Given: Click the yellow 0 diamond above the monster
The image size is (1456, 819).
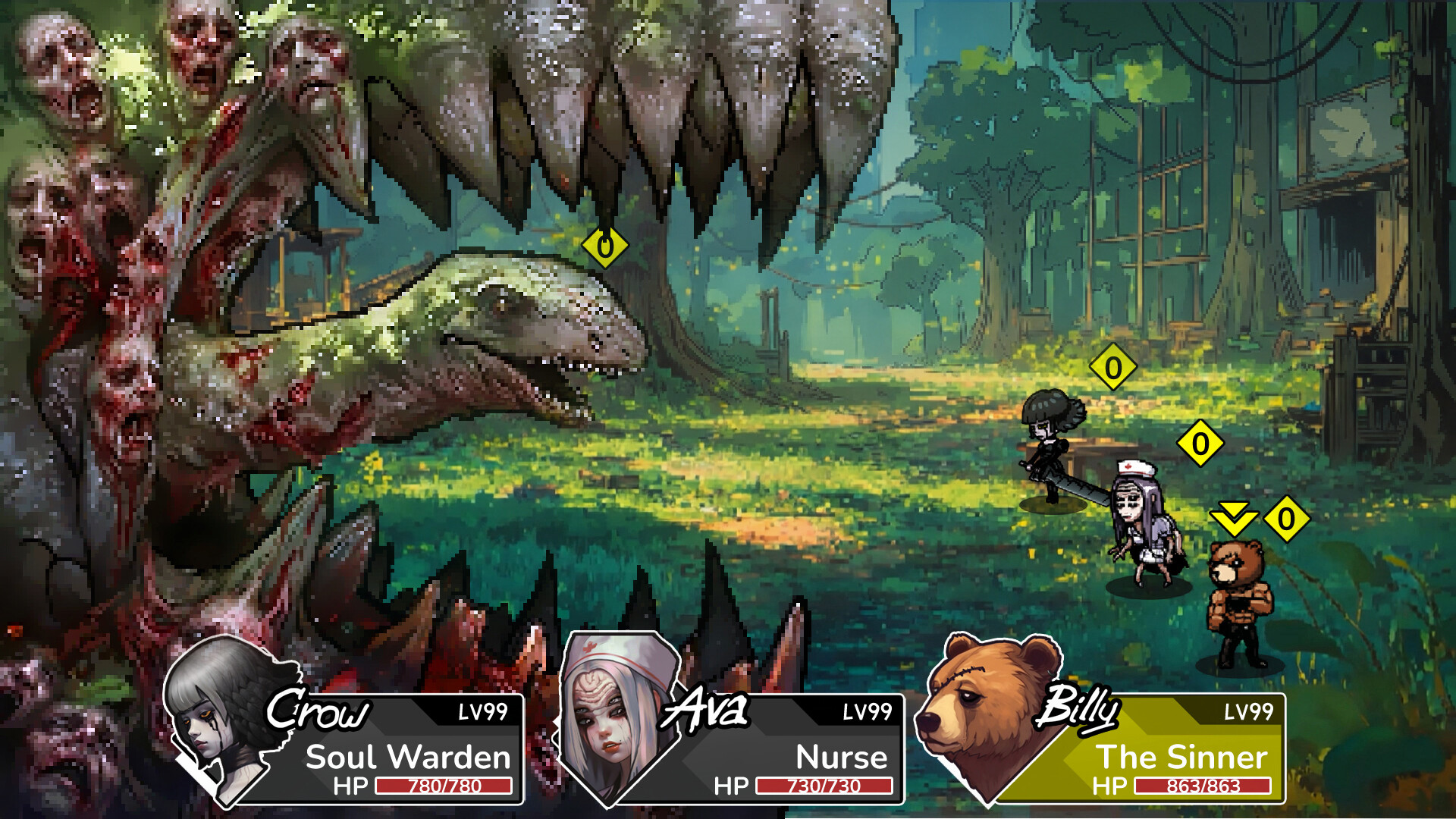Looking at the screenshot, I should click(605, 246).
